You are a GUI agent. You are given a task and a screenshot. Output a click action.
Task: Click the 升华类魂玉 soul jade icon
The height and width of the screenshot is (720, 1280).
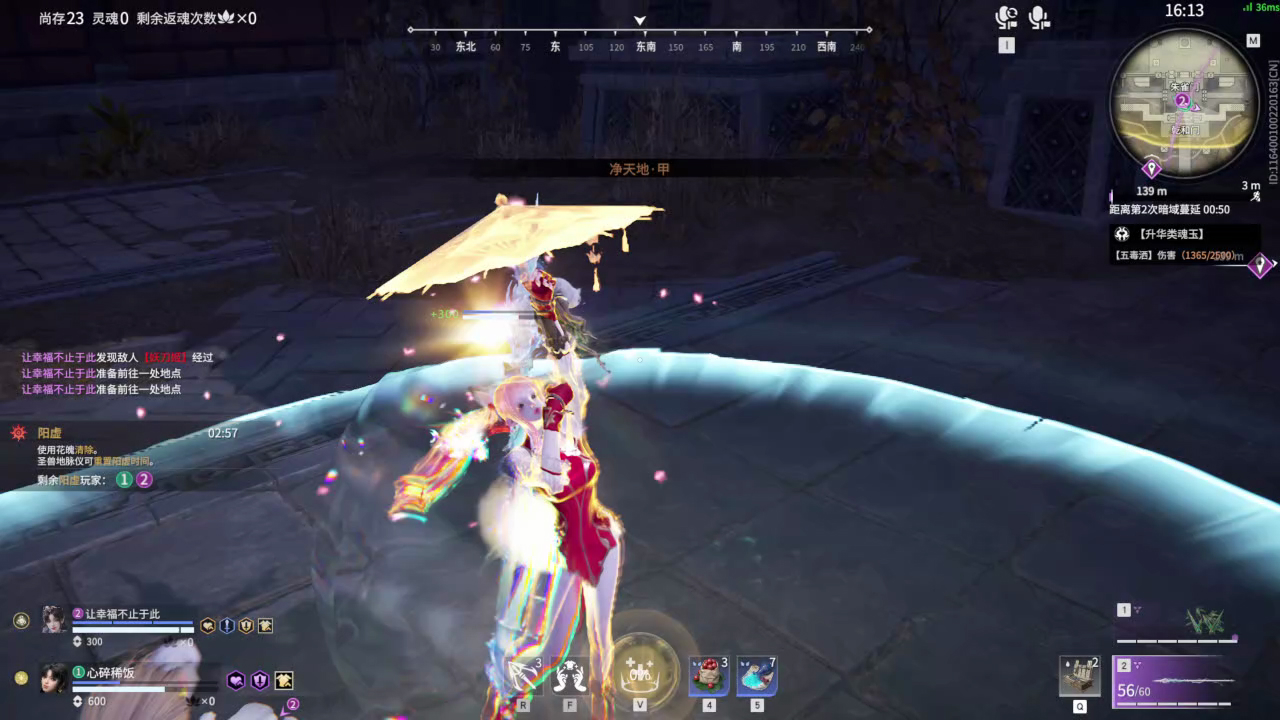[x=1120, y=234]
